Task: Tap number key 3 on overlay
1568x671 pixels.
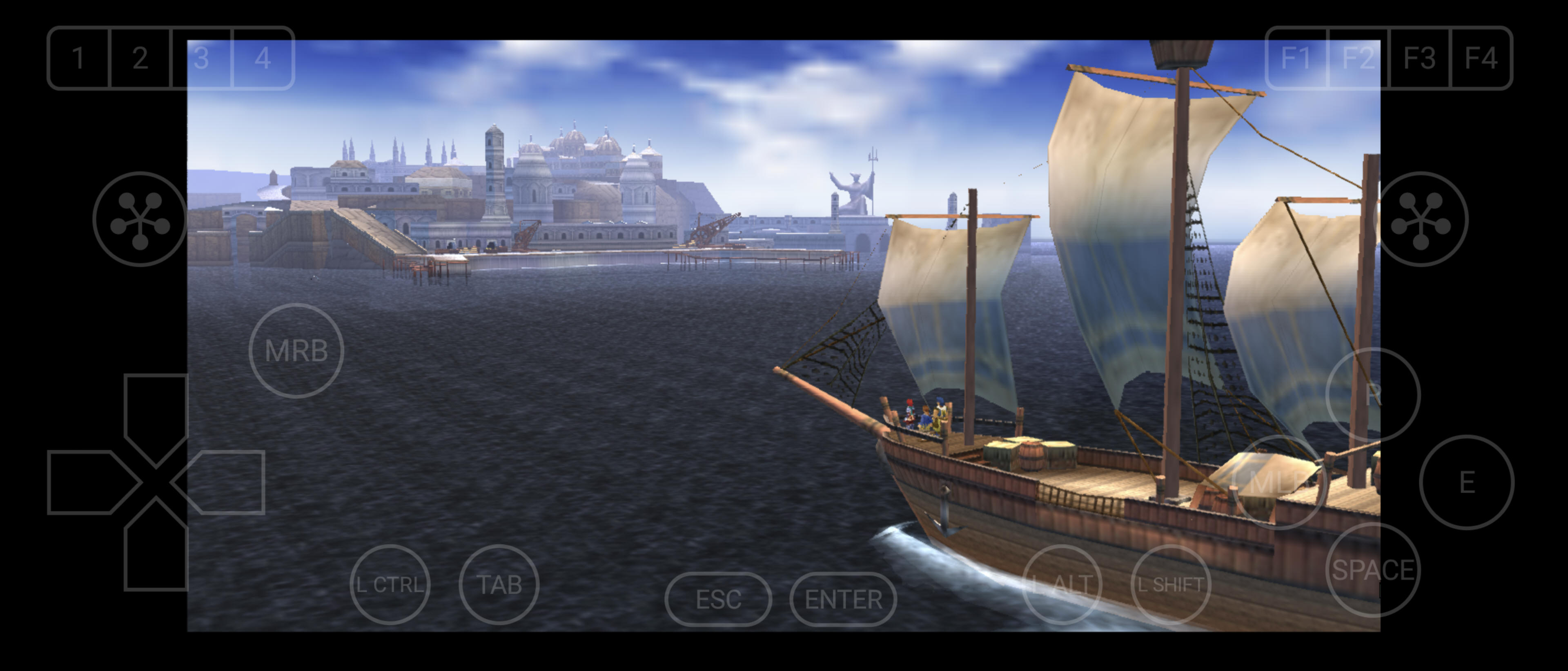Action: click(x=201, y=58)
